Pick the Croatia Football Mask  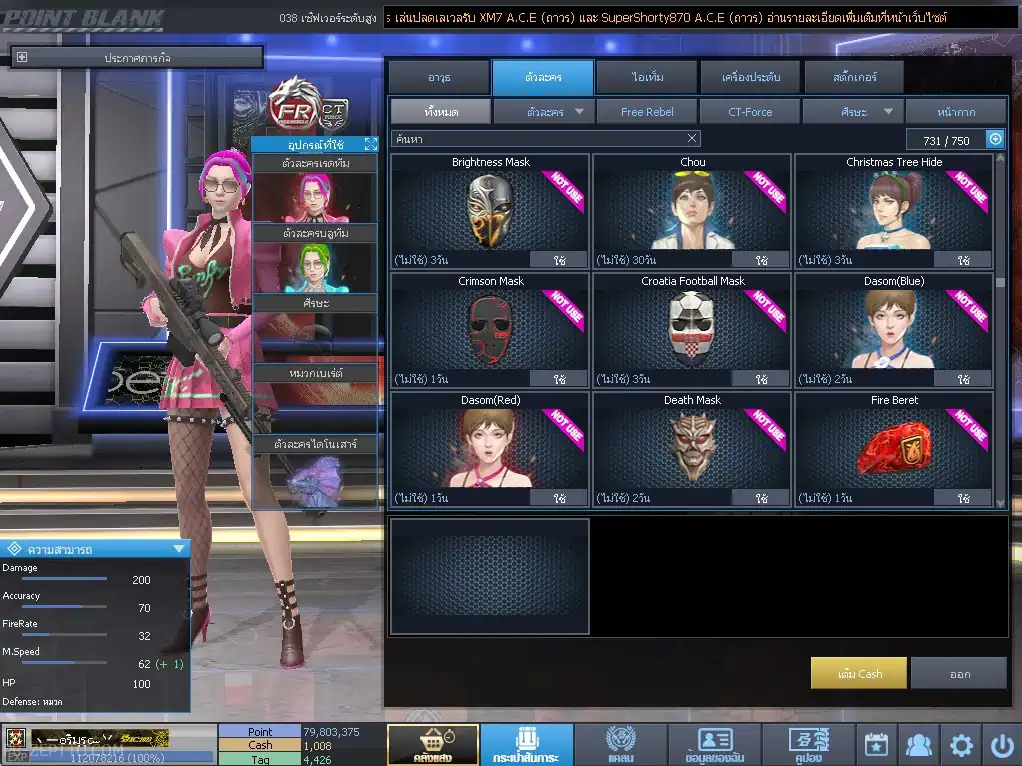coord(692,330)
